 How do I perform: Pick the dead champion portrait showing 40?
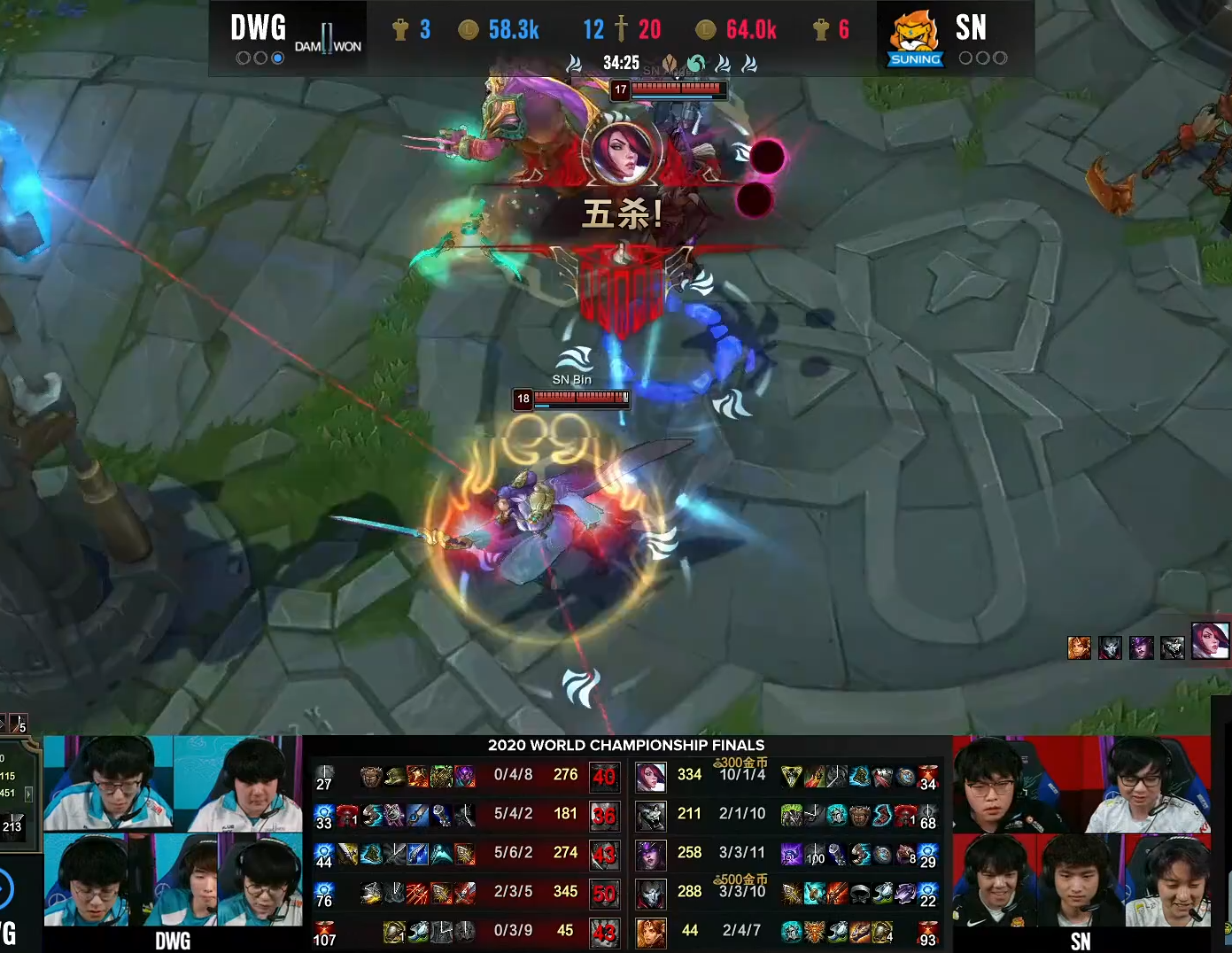click(604, 777)
